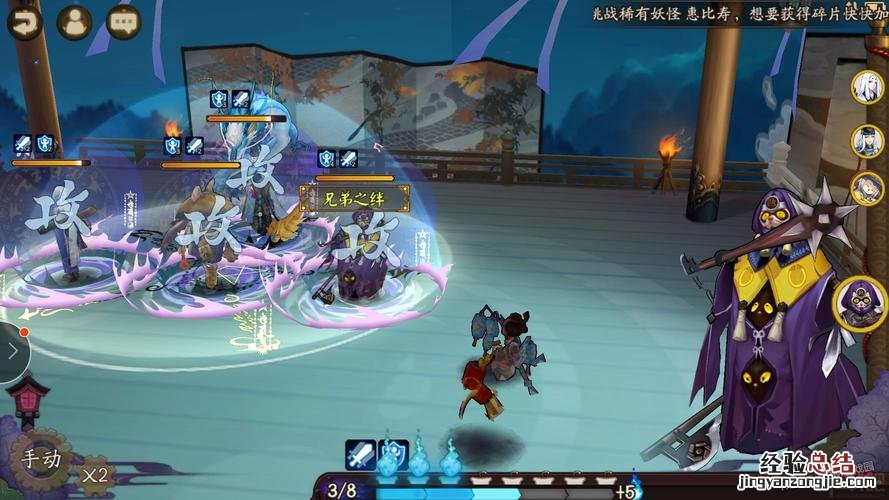Select the white-haired shikigami portrait
This screenshot has width=889, height=500.
(867, 88)
